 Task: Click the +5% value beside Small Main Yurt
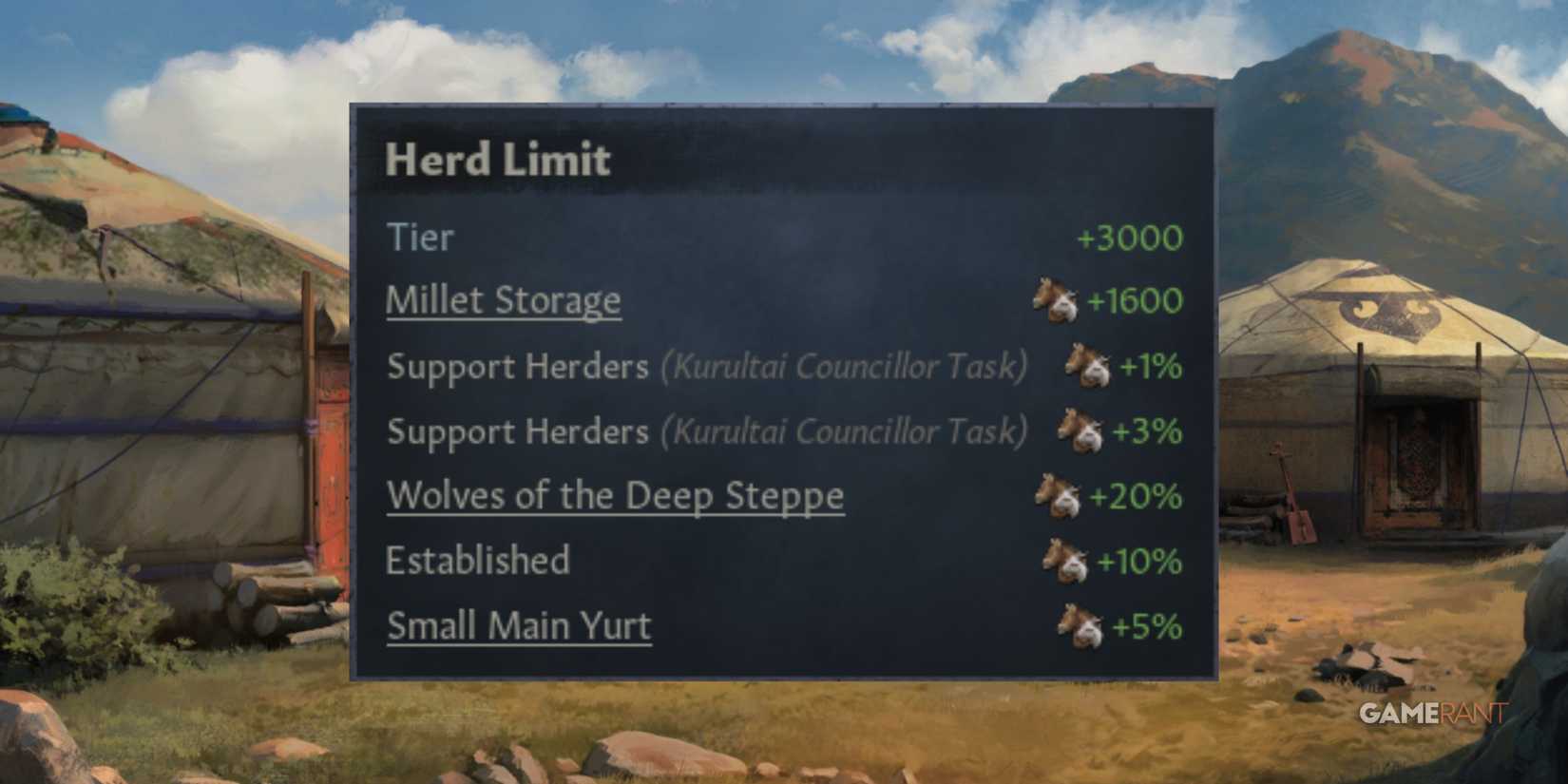(x=1144, y=625)
